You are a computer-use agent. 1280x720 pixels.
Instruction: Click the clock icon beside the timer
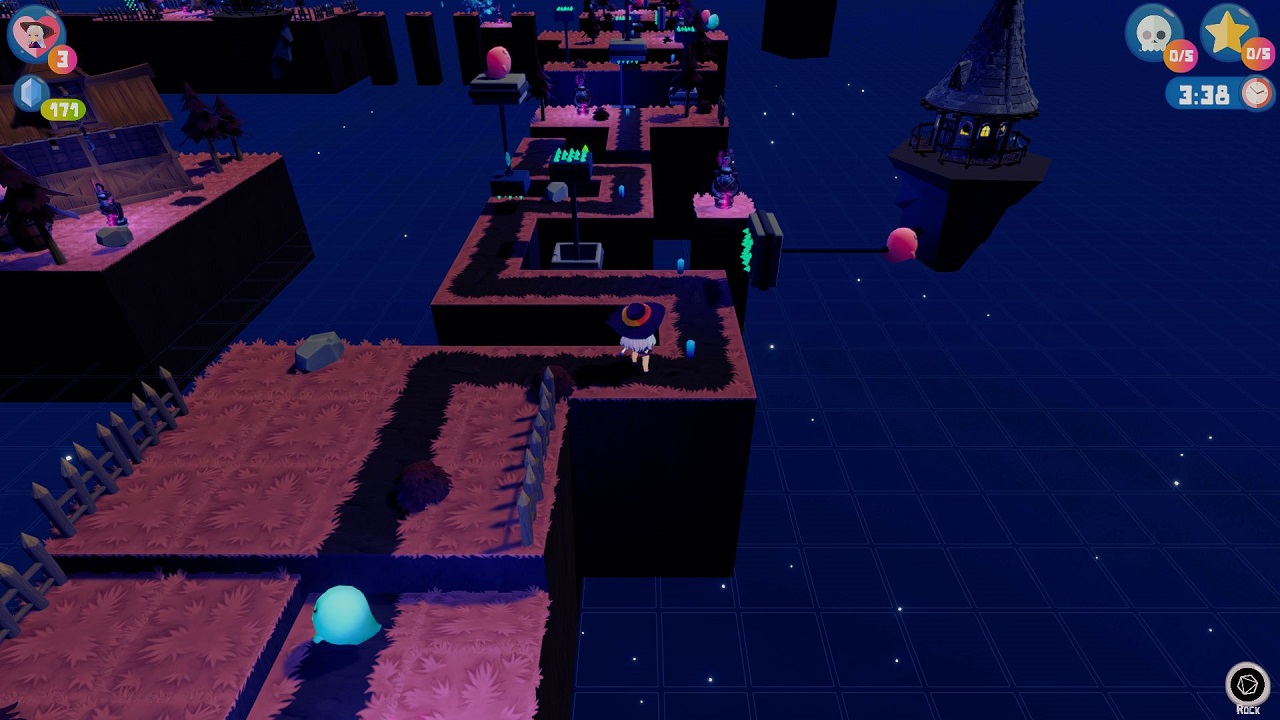[x=1257, y=93]
